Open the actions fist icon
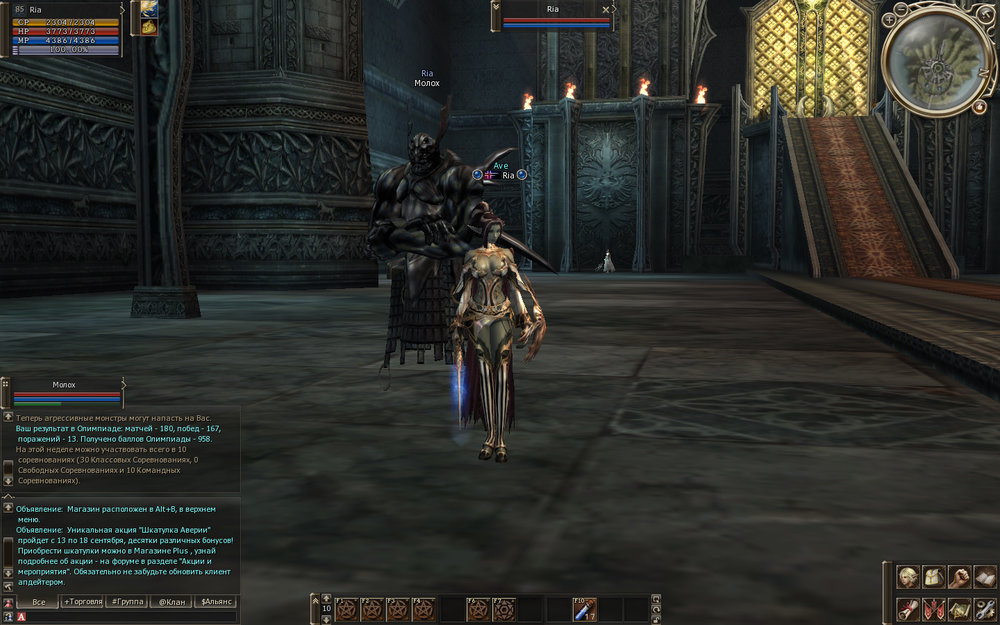 coord(959,577)
